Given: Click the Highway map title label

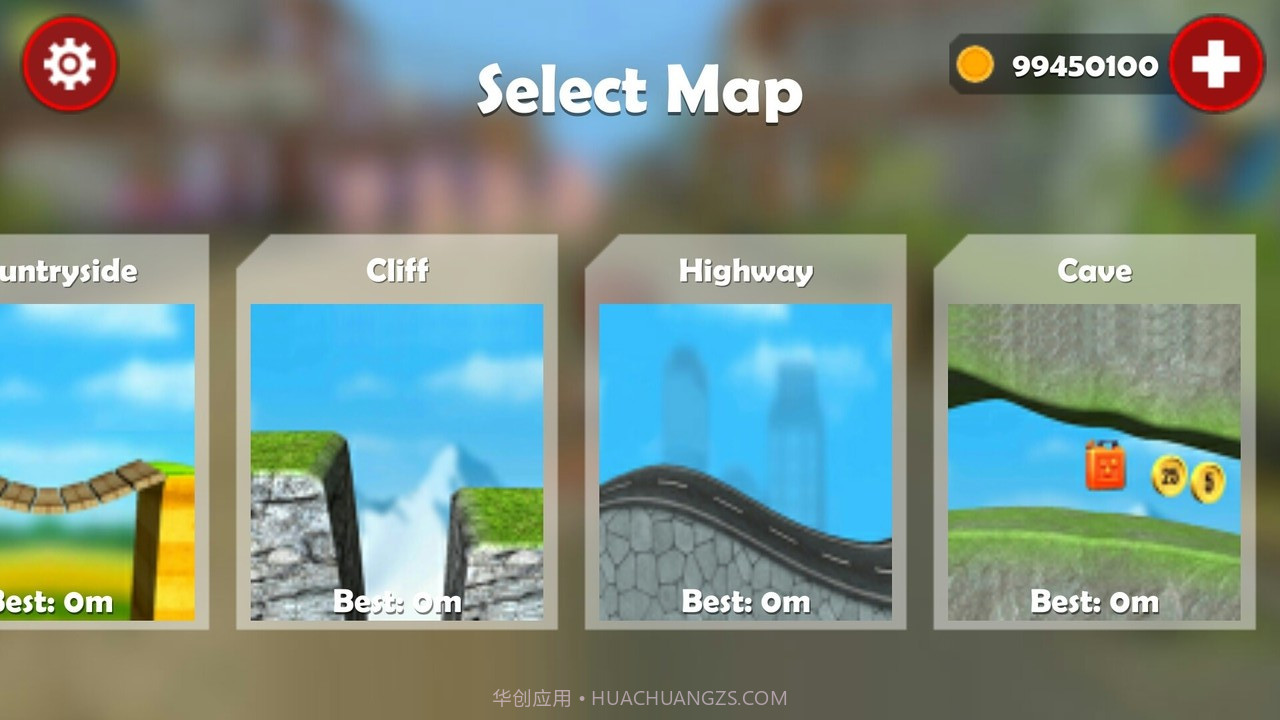Looking at the screenshot, I should coord(745,270).
